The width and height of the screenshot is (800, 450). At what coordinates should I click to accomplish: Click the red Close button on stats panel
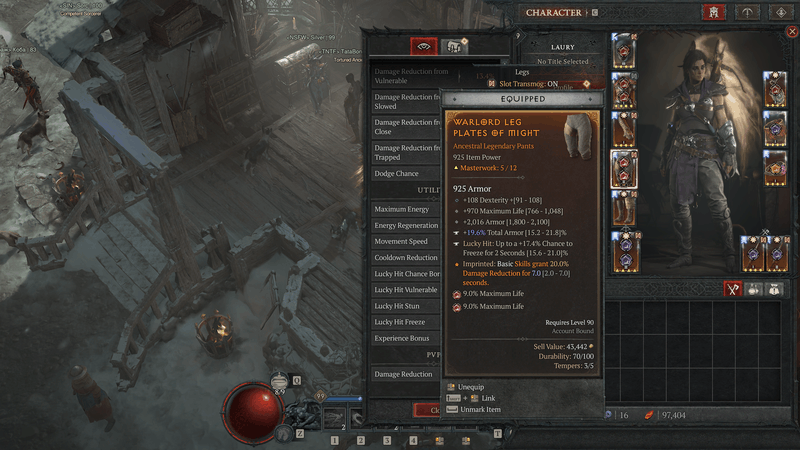pyautogui.click(x=428, y=410)
